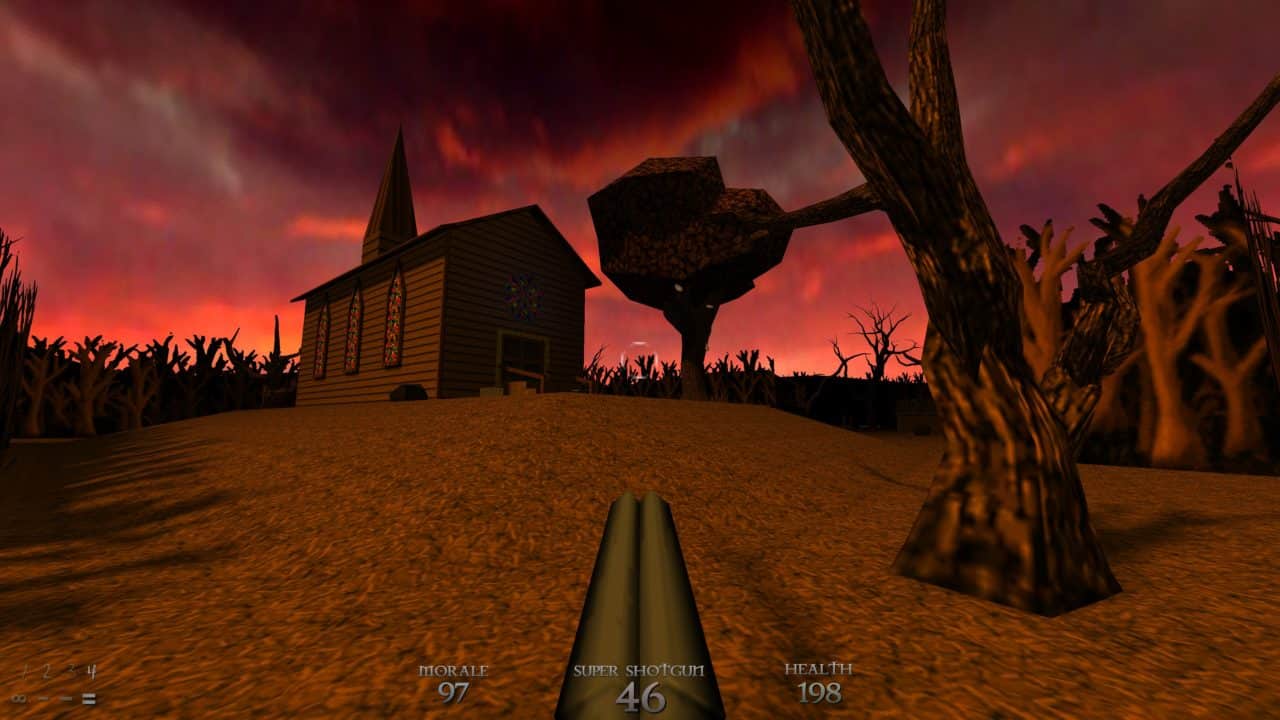Select weapon slot 3 on the HUD

pyautogui.click(x=71, y=671)
